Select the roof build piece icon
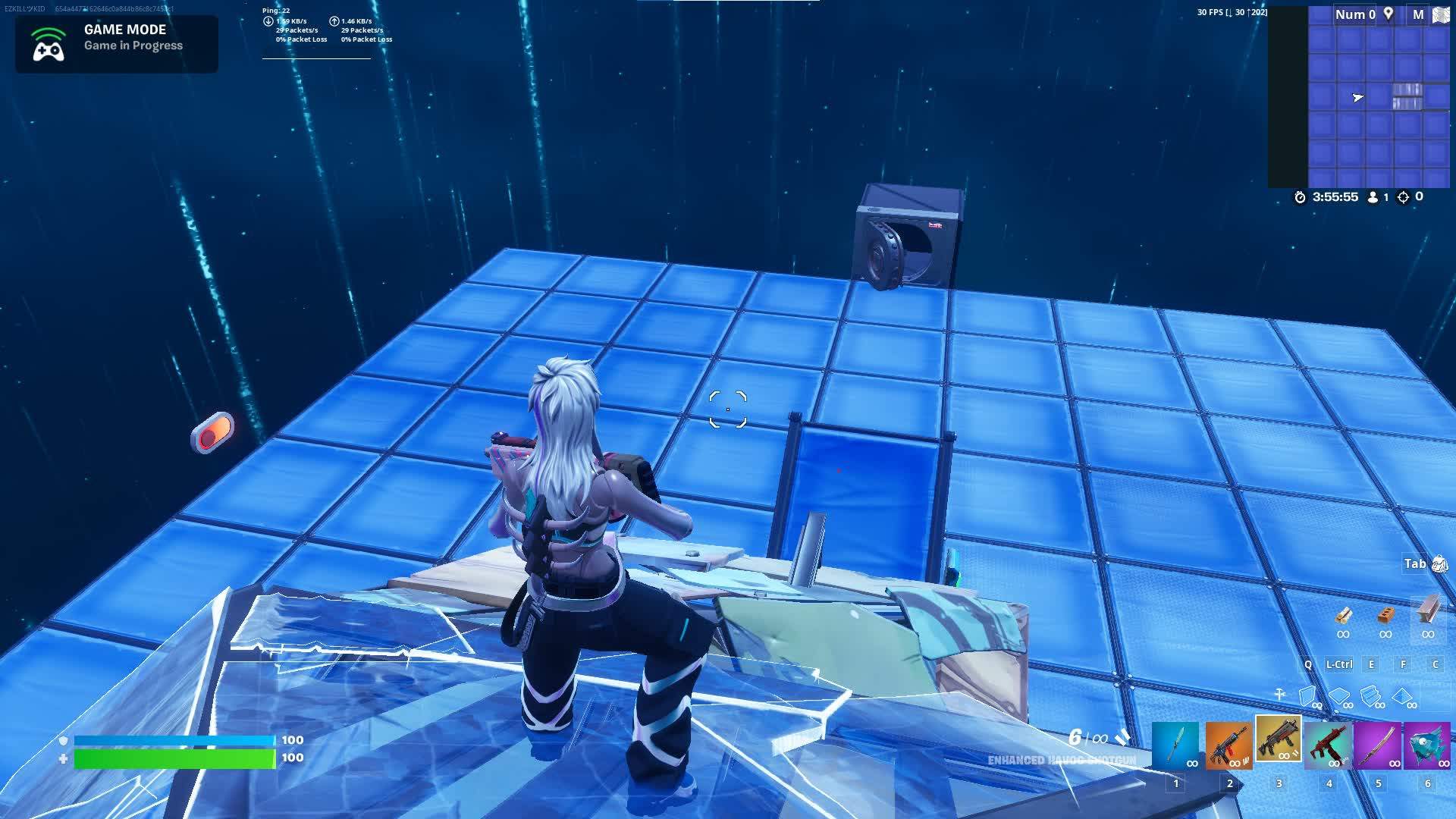This screenshot has height=819, width=1456. point(1401,695)
